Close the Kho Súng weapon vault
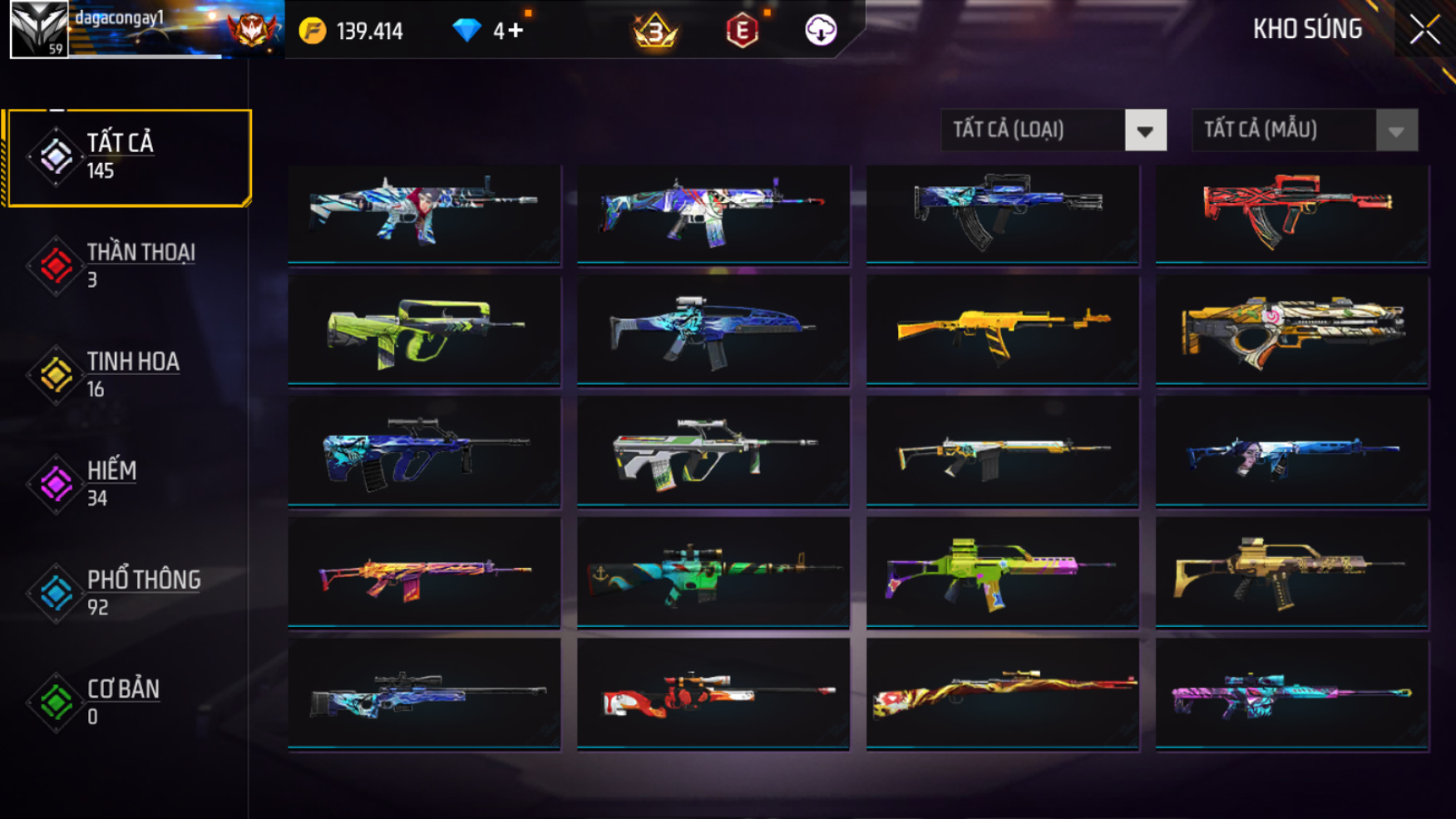Viewport: 1456px width, 819px height. coord(1424,31)
